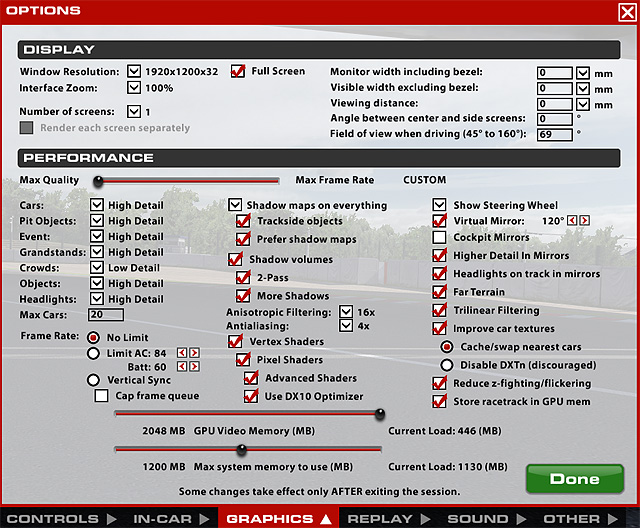Open the Interface Zoom dropdown
640x528 pixels.
(136, 88)
